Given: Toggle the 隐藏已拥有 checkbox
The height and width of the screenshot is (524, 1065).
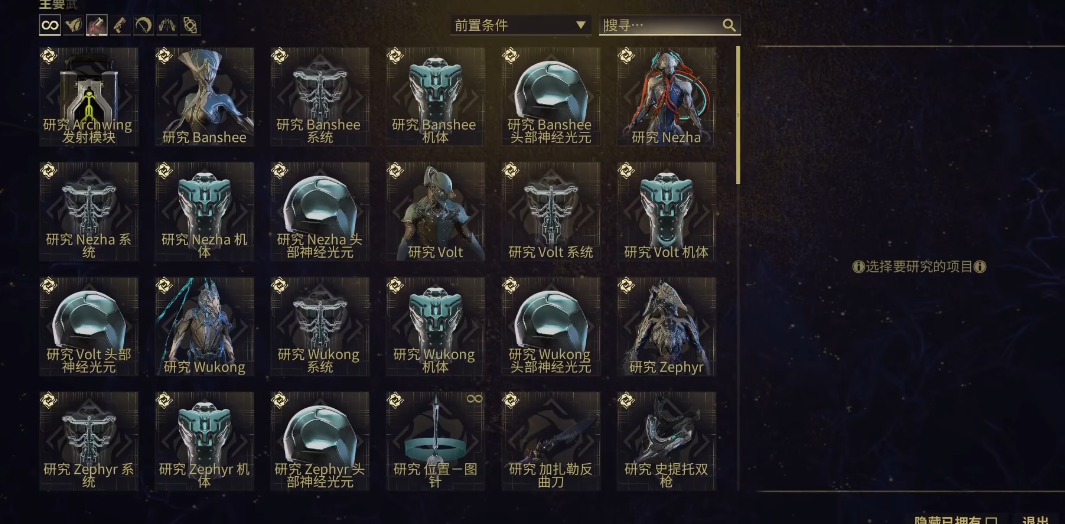Looking at the screenshot, I should 990,519.
